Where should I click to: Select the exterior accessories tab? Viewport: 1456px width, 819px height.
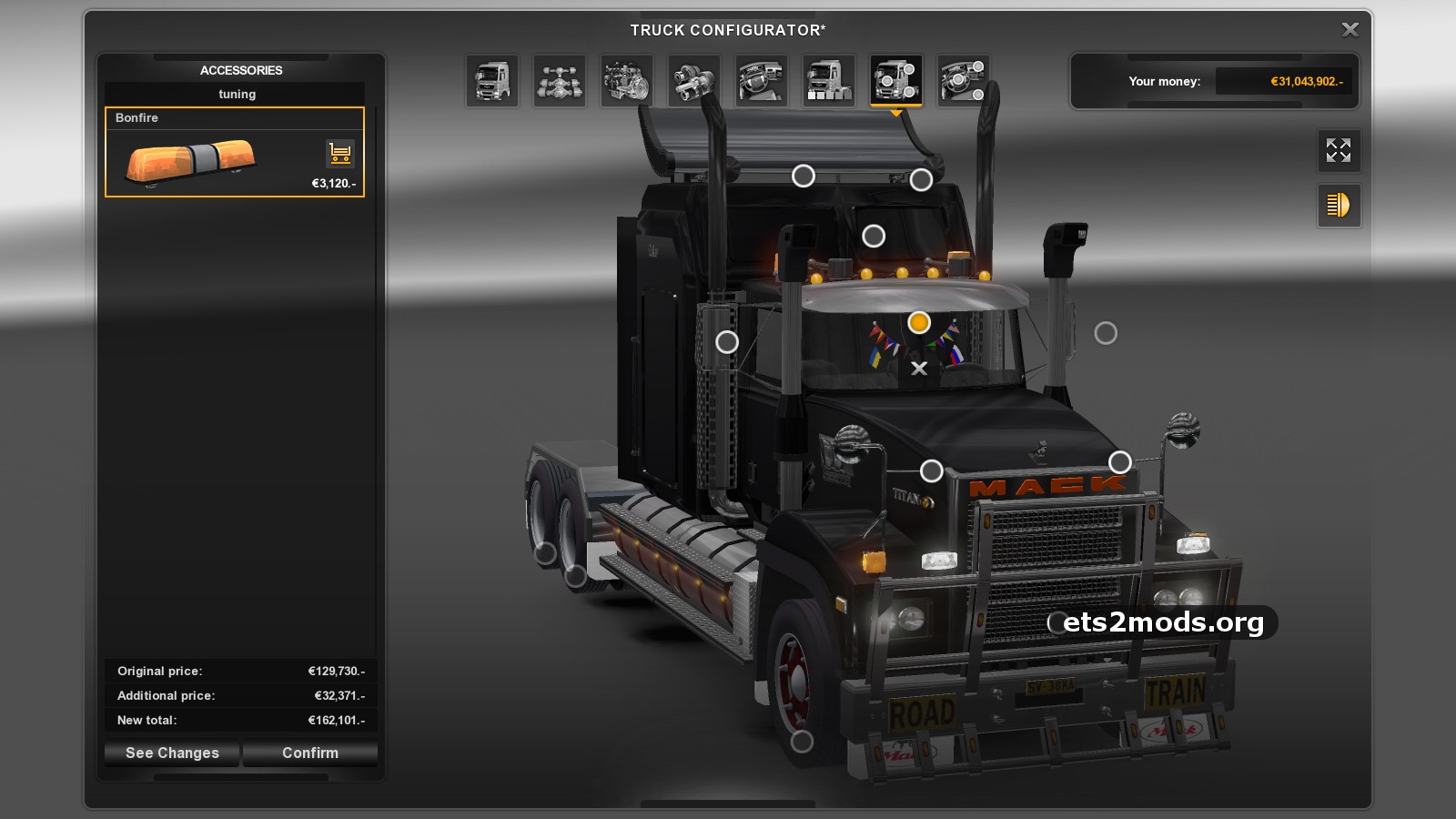(896, 81)
